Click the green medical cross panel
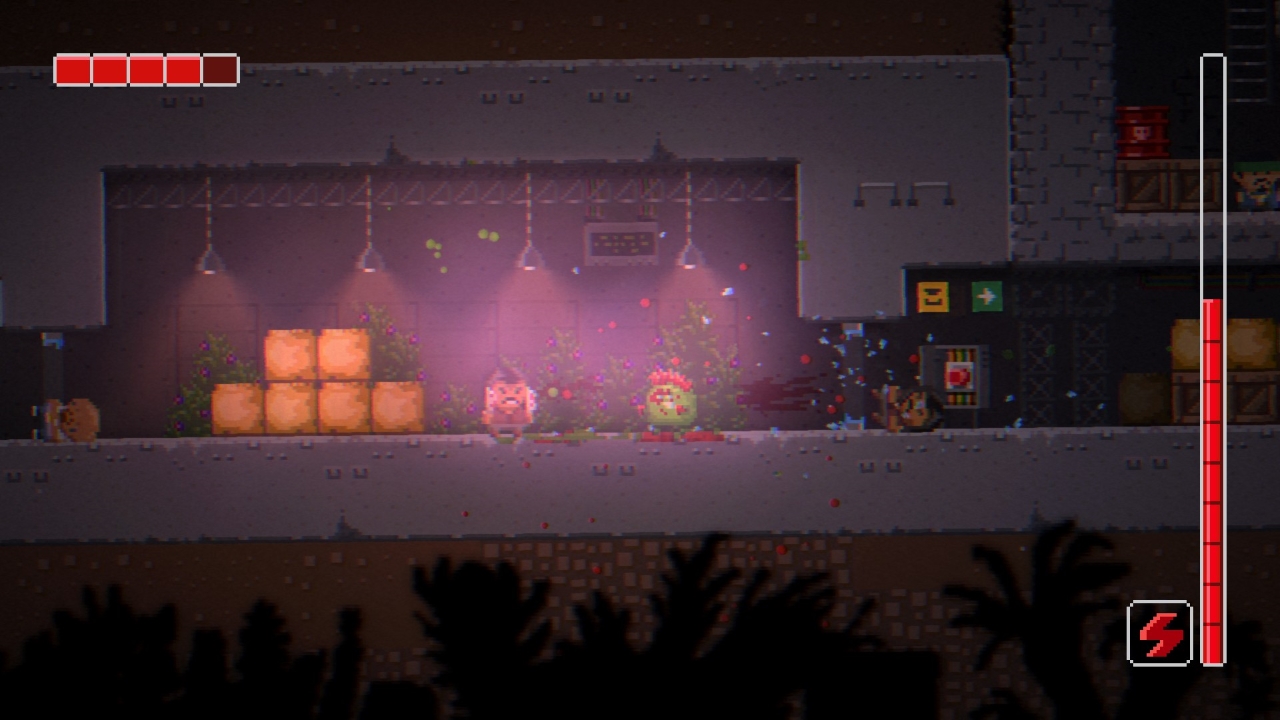 click(986, 295)
